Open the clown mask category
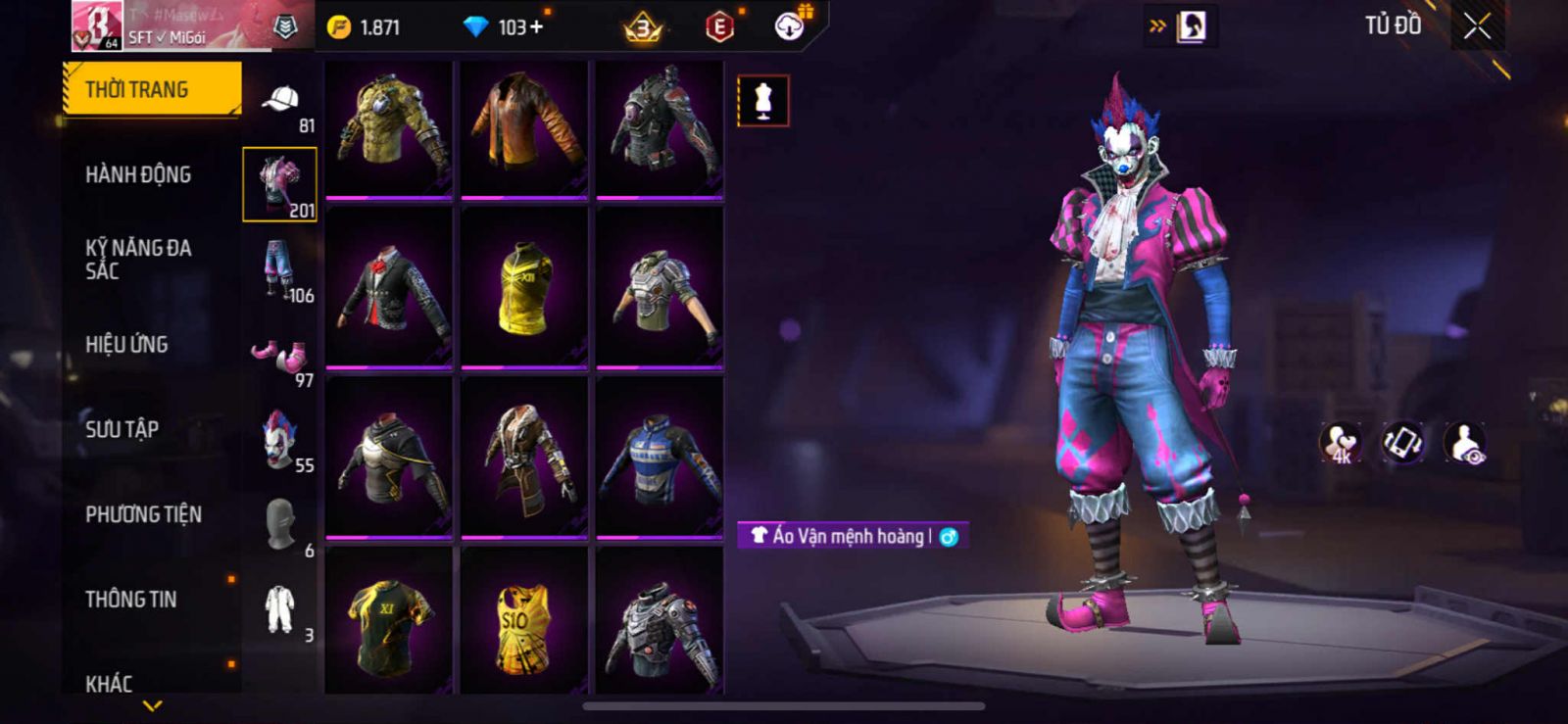Screen dimensions: 1568x724 (x=280, y=440)
